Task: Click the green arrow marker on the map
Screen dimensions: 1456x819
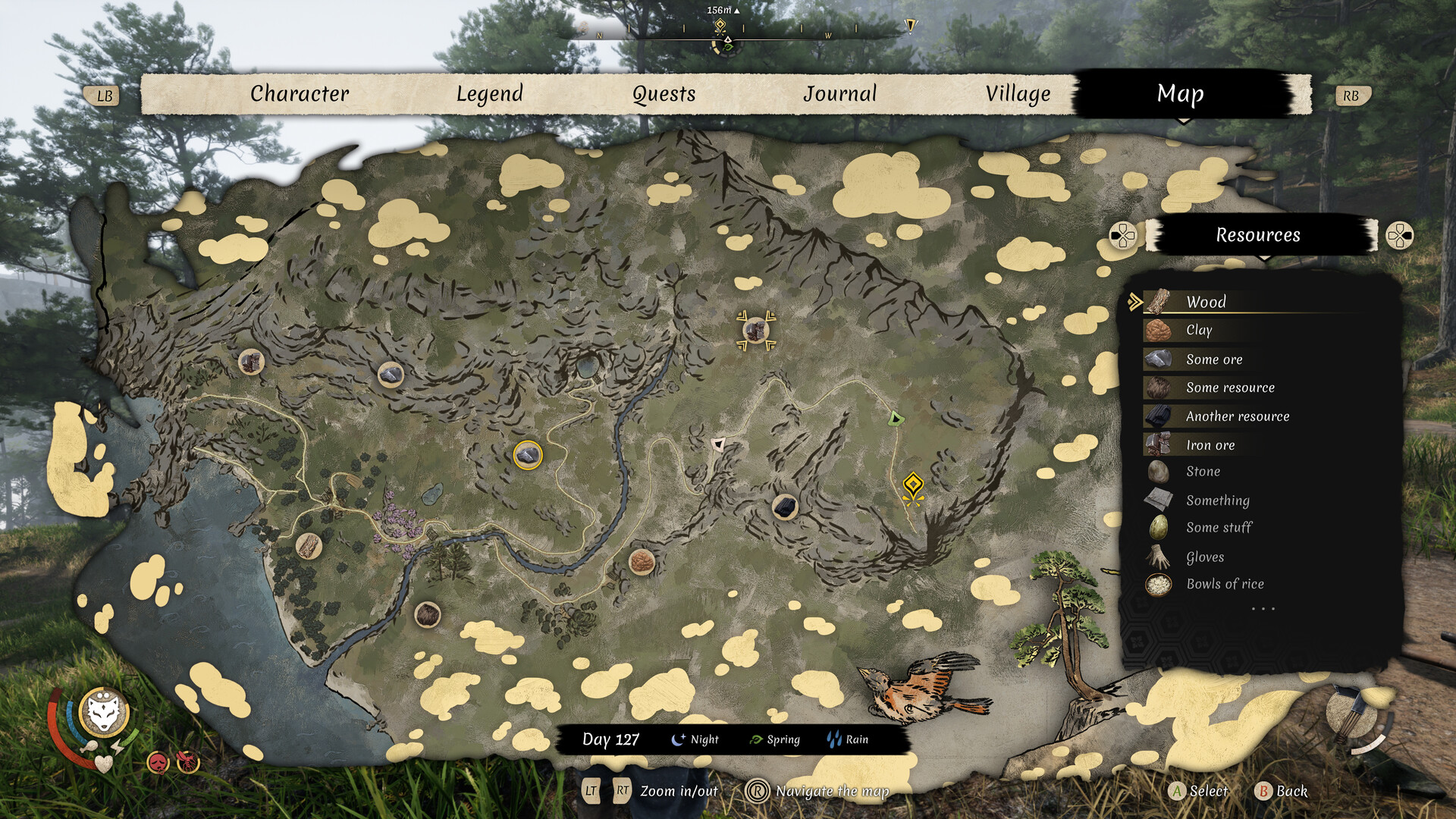Action: pyautogui.click(x=896, y=419)
